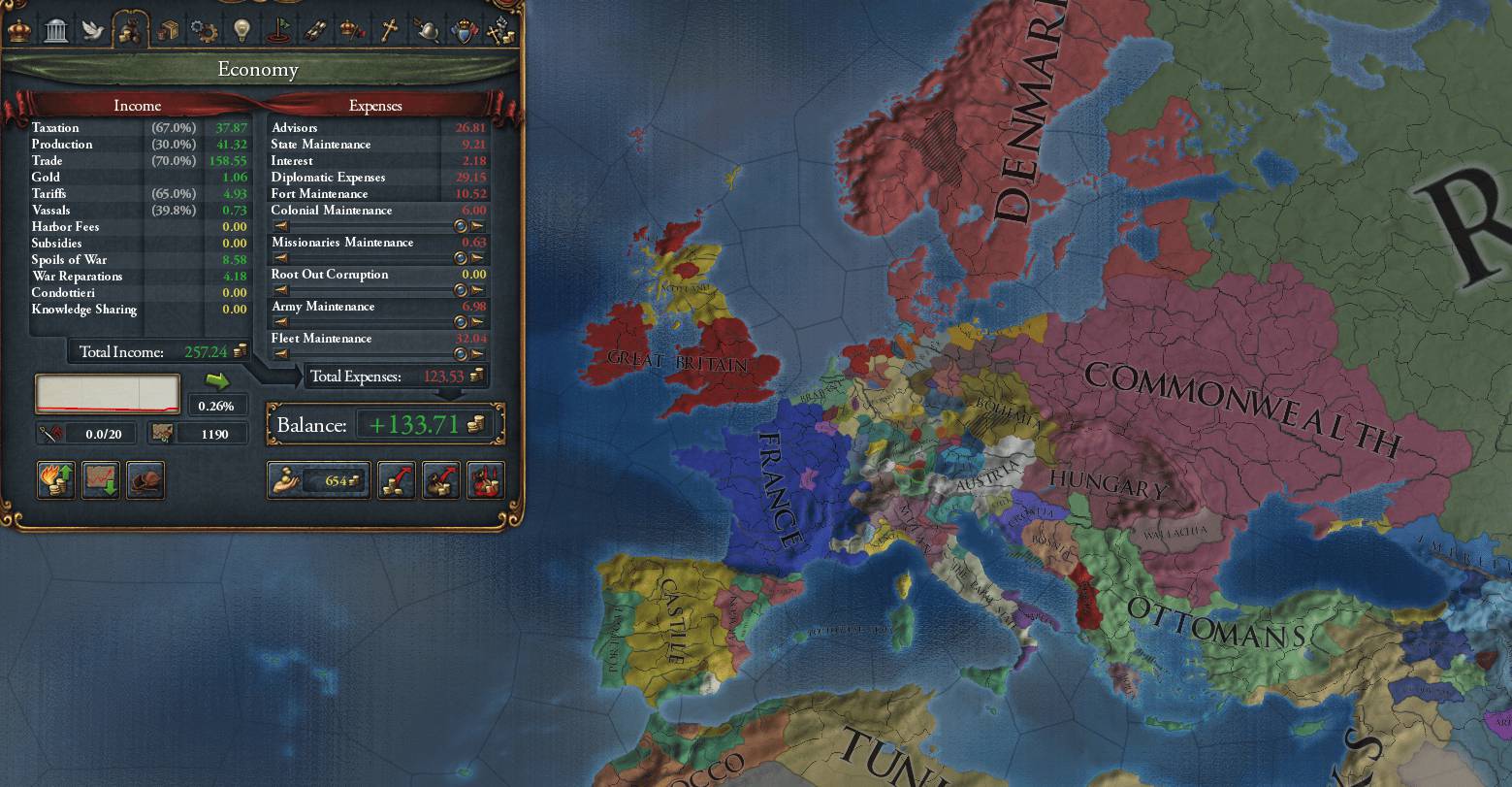
Task: Decrease Army Maintenance using its left arrow
Action: tap(281, 322)
